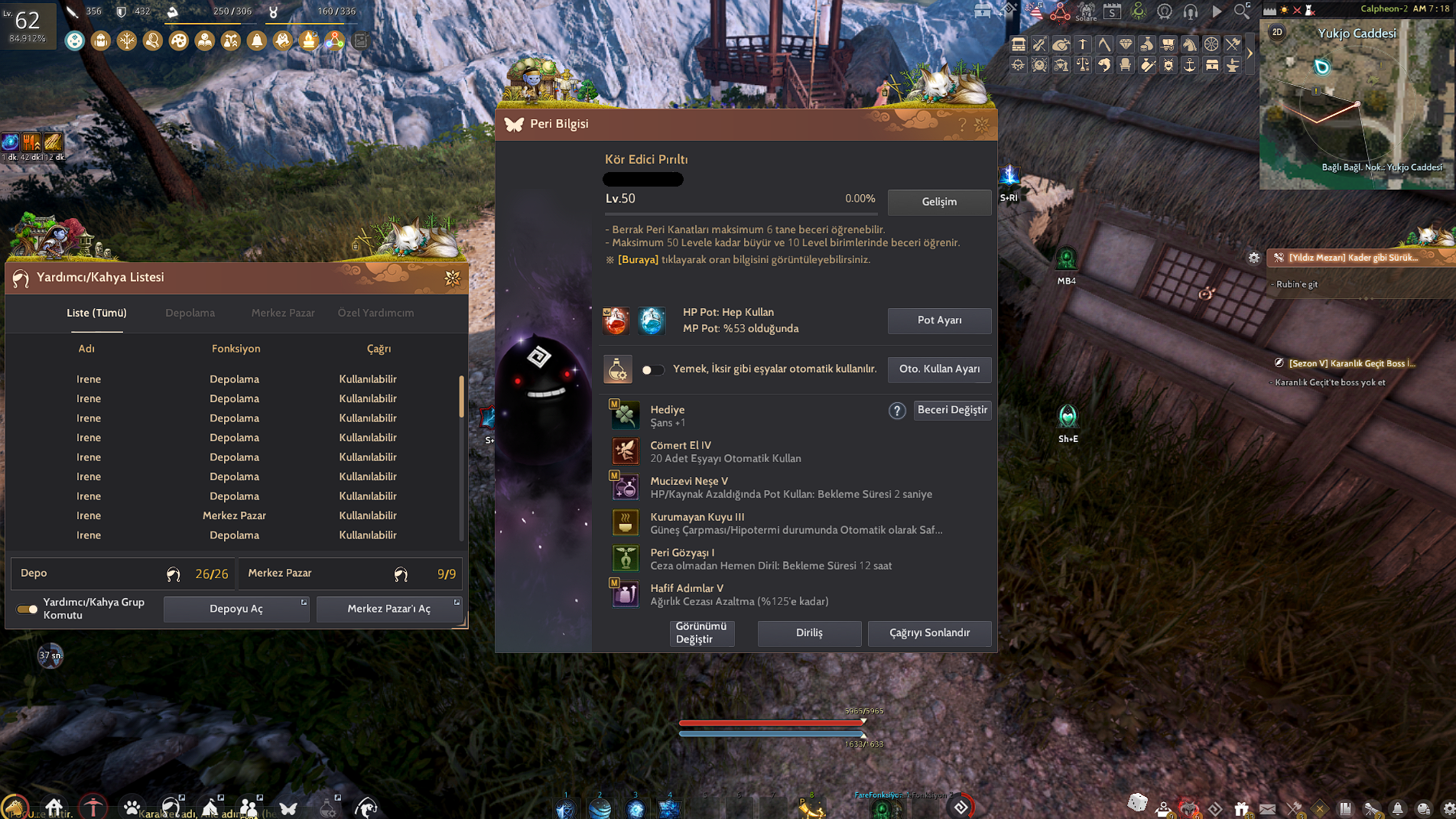Click the Depoyu Aç button
The width and height of the screenshot is (1456, 819).
click(x=236, y=609)
